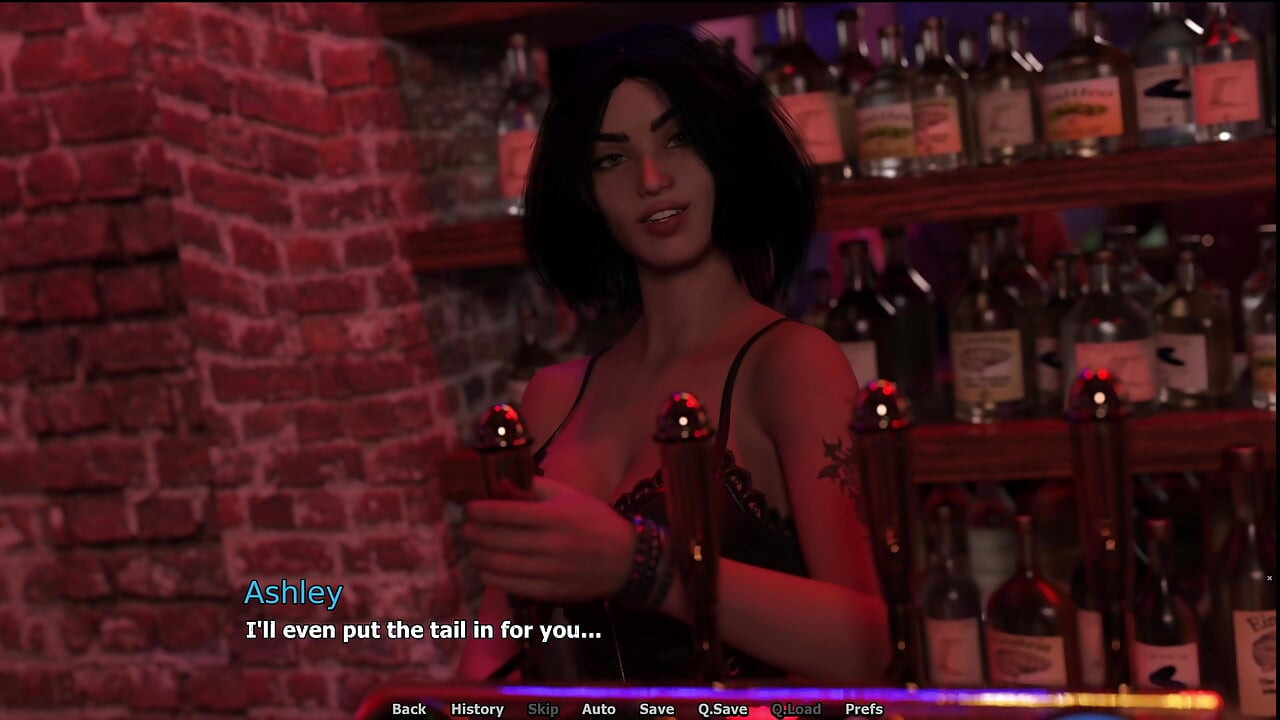Click Auto to let dialogue play automatically
This screenshot has width=1280, height=720.
click(x=598, y=709)
